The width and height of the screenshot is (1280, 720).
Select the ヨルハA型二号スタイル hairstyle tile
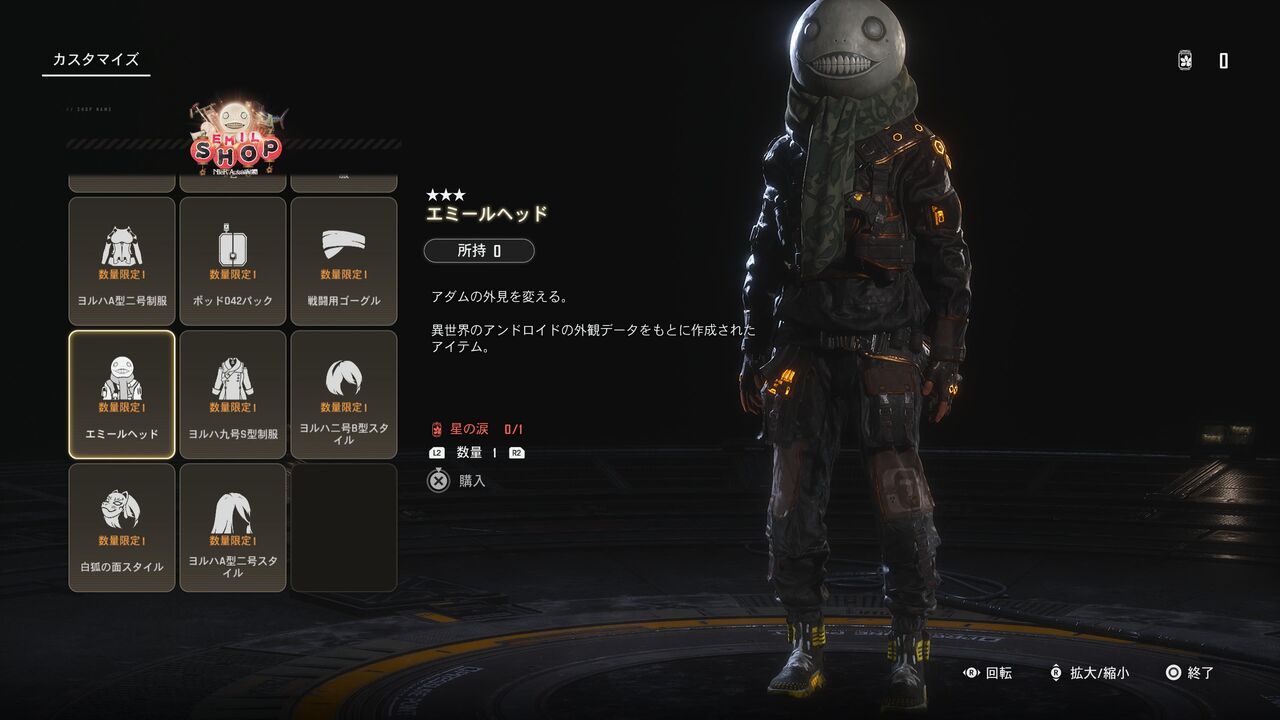[x=233, y=527]
